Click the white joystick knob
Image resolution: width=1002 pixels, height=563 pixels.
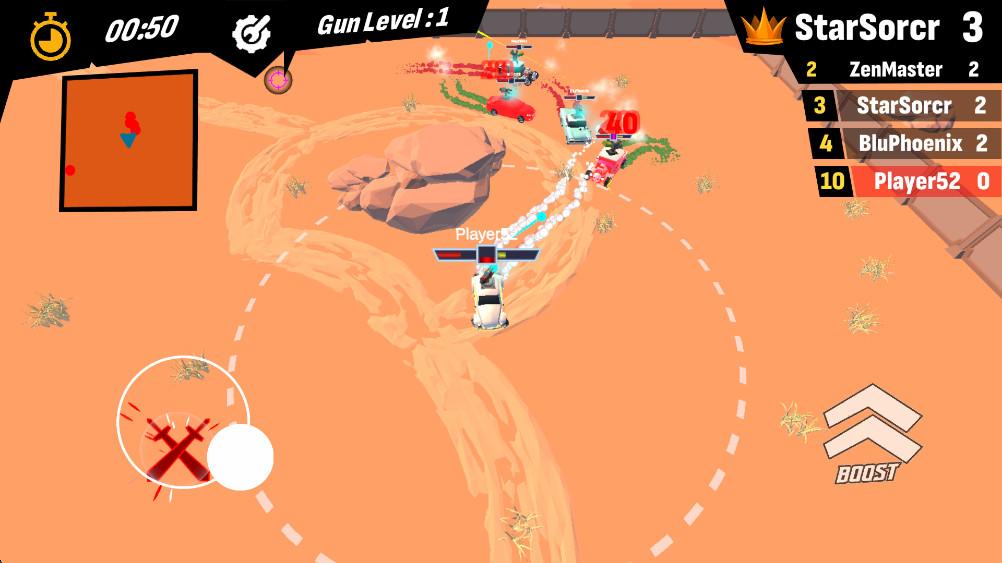coord(240,457)
